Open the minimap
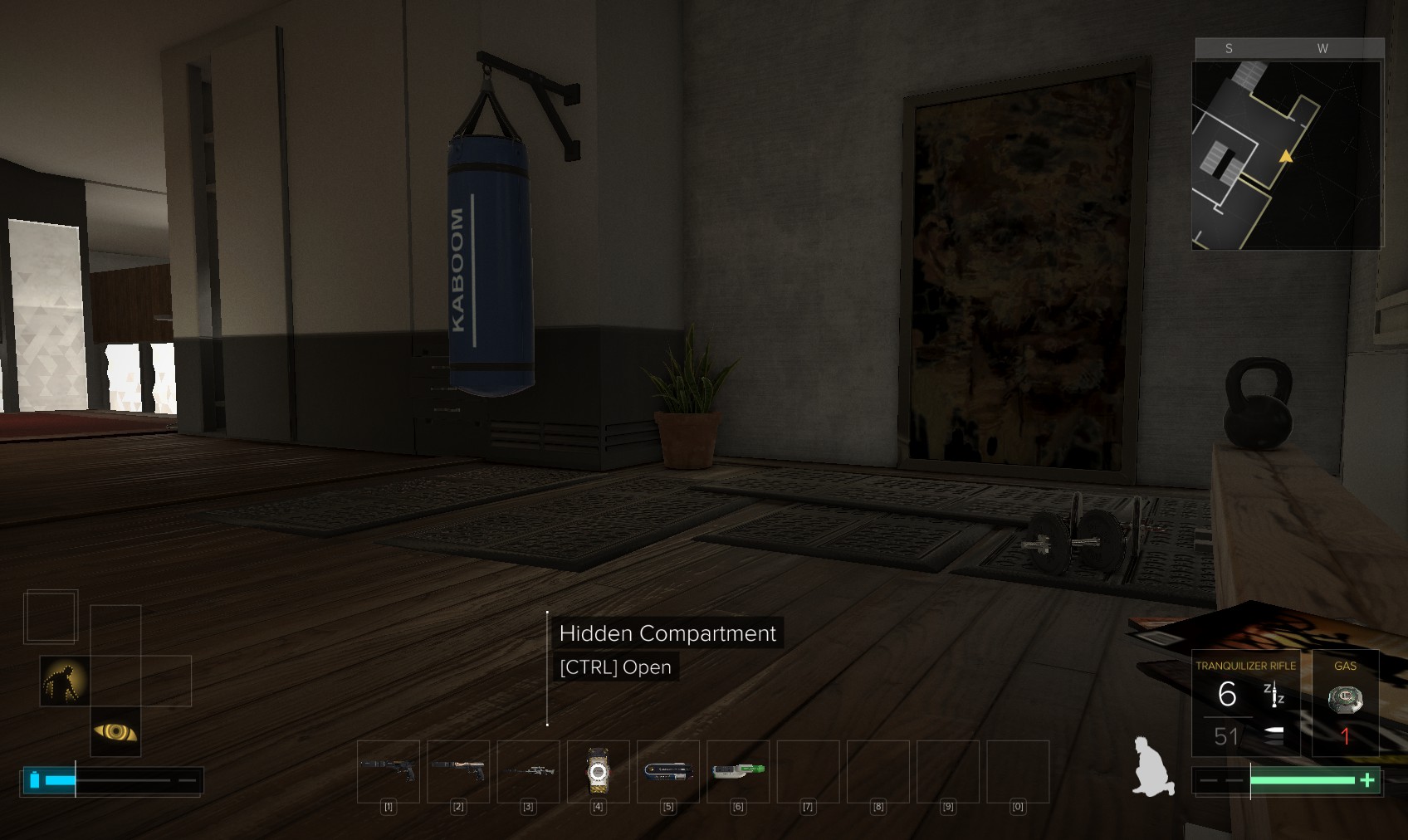This screenshot has width=1408, height=840. click(1287, 154)
